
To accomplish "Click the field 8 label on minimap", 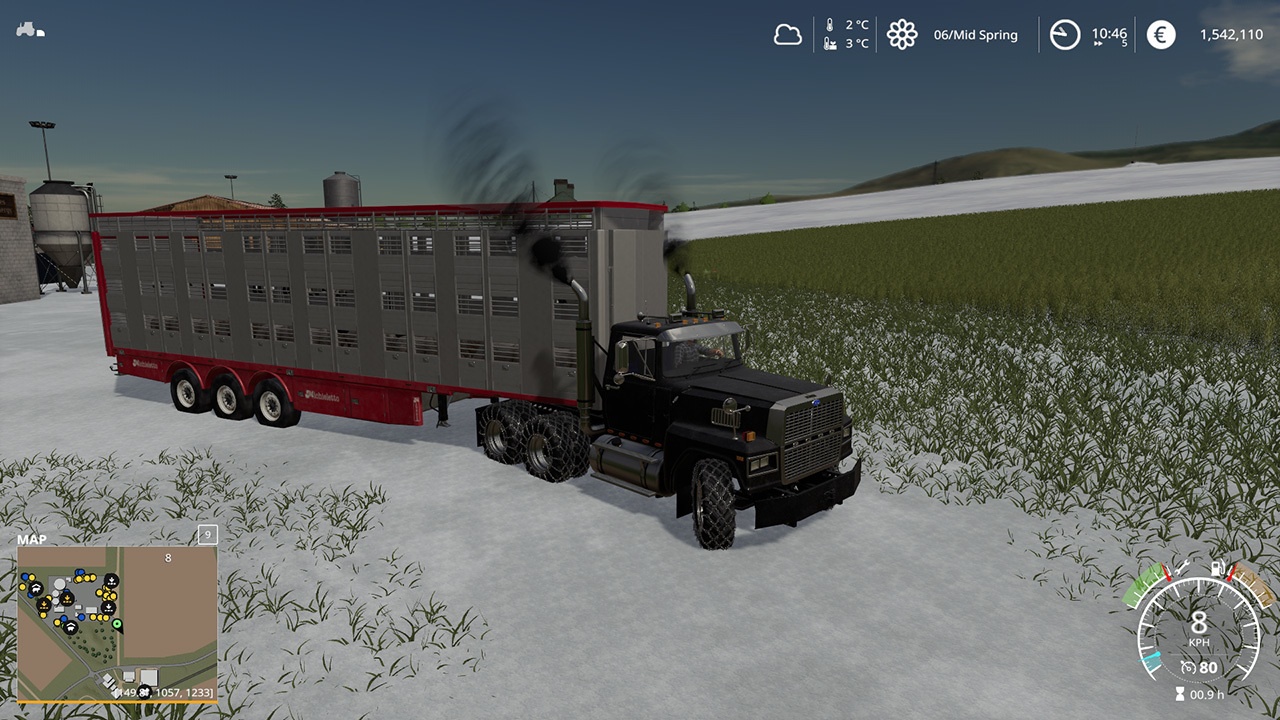I will tap(168, 558).
